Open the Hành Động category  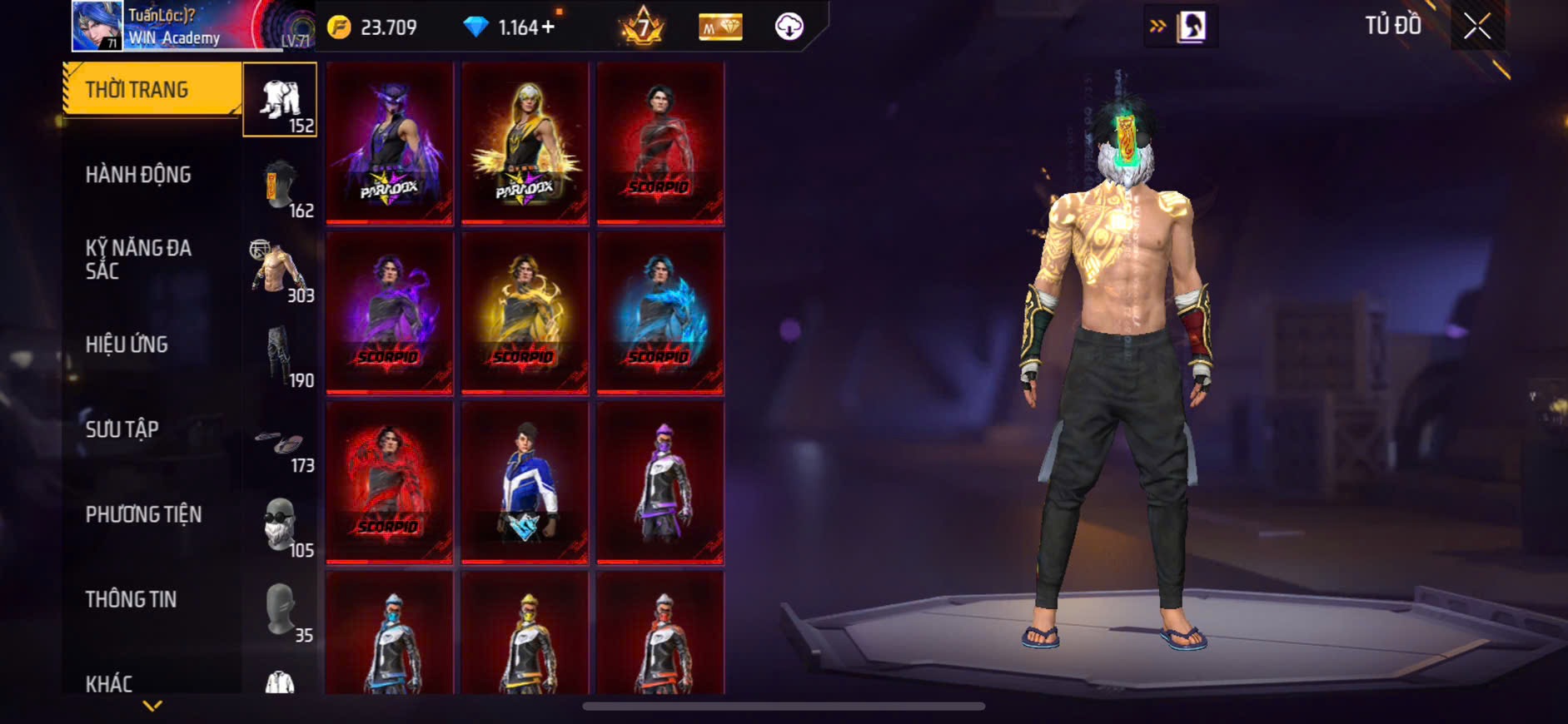pos(138,175)
